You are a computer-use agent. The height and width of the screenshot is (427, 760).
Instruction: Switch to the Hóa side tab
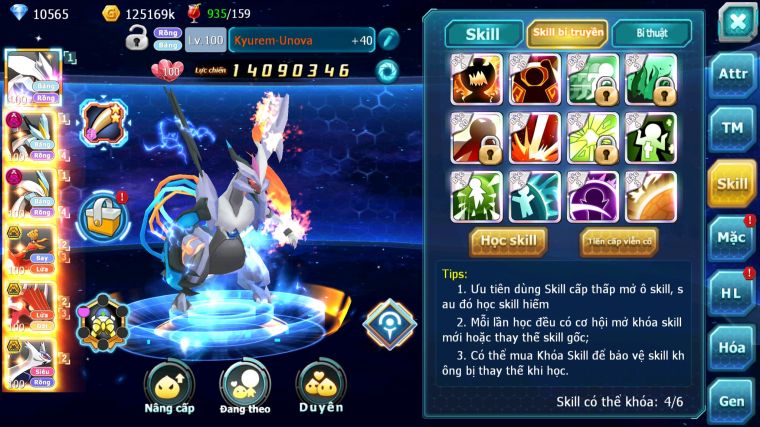732,347
